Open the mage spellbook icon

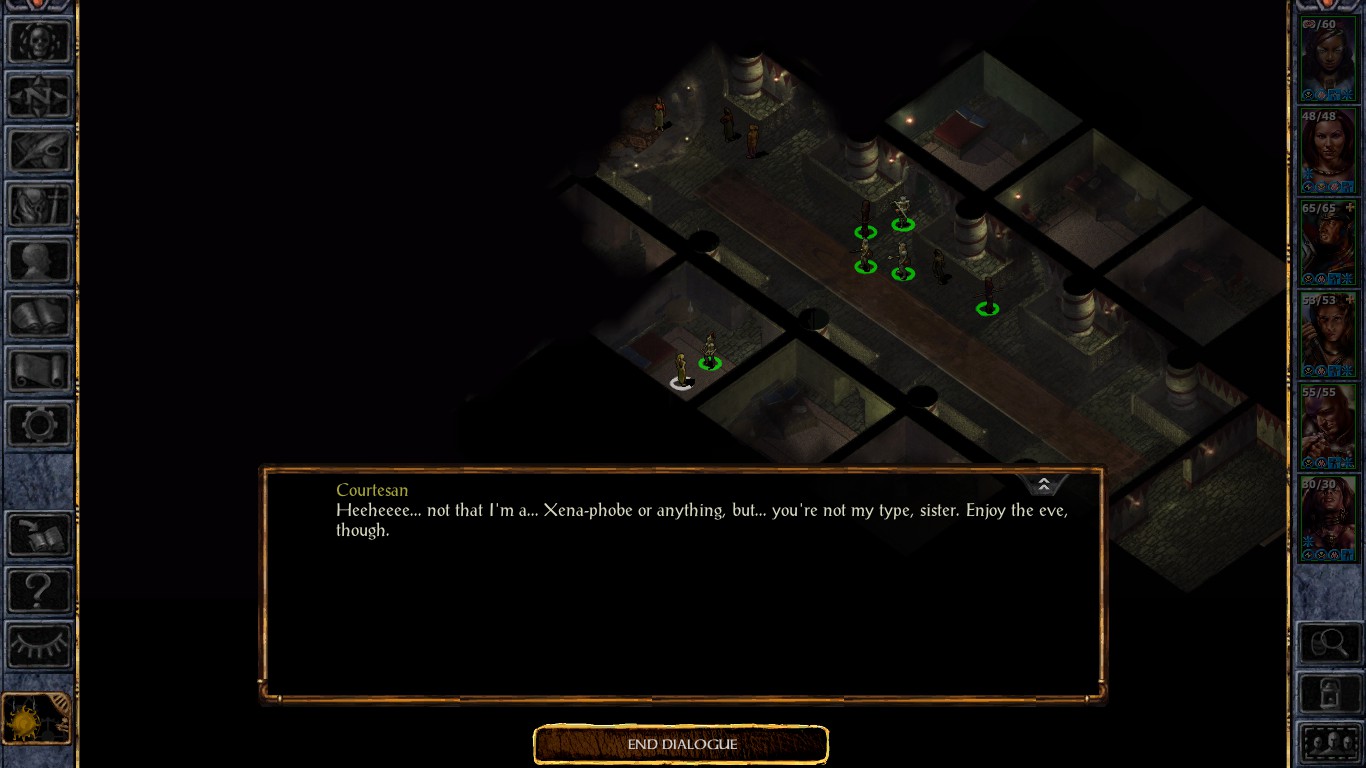click(x=39, y=316)
